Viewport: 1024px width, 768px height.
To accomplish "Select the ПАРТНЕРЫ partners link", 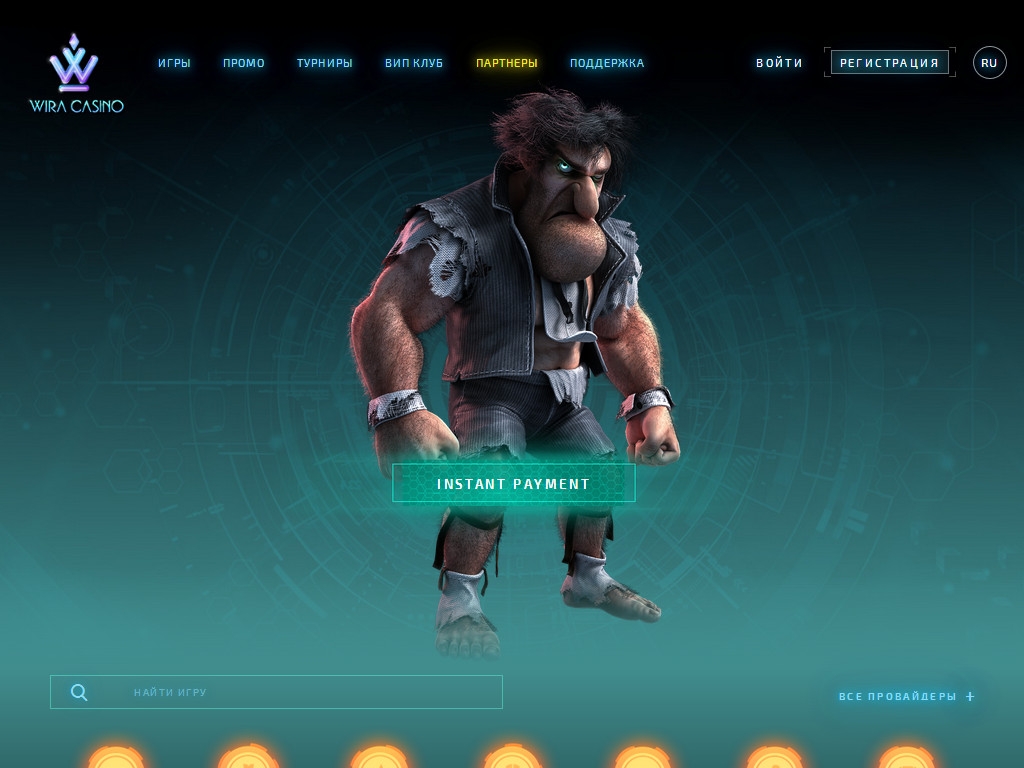I will 506,63.
